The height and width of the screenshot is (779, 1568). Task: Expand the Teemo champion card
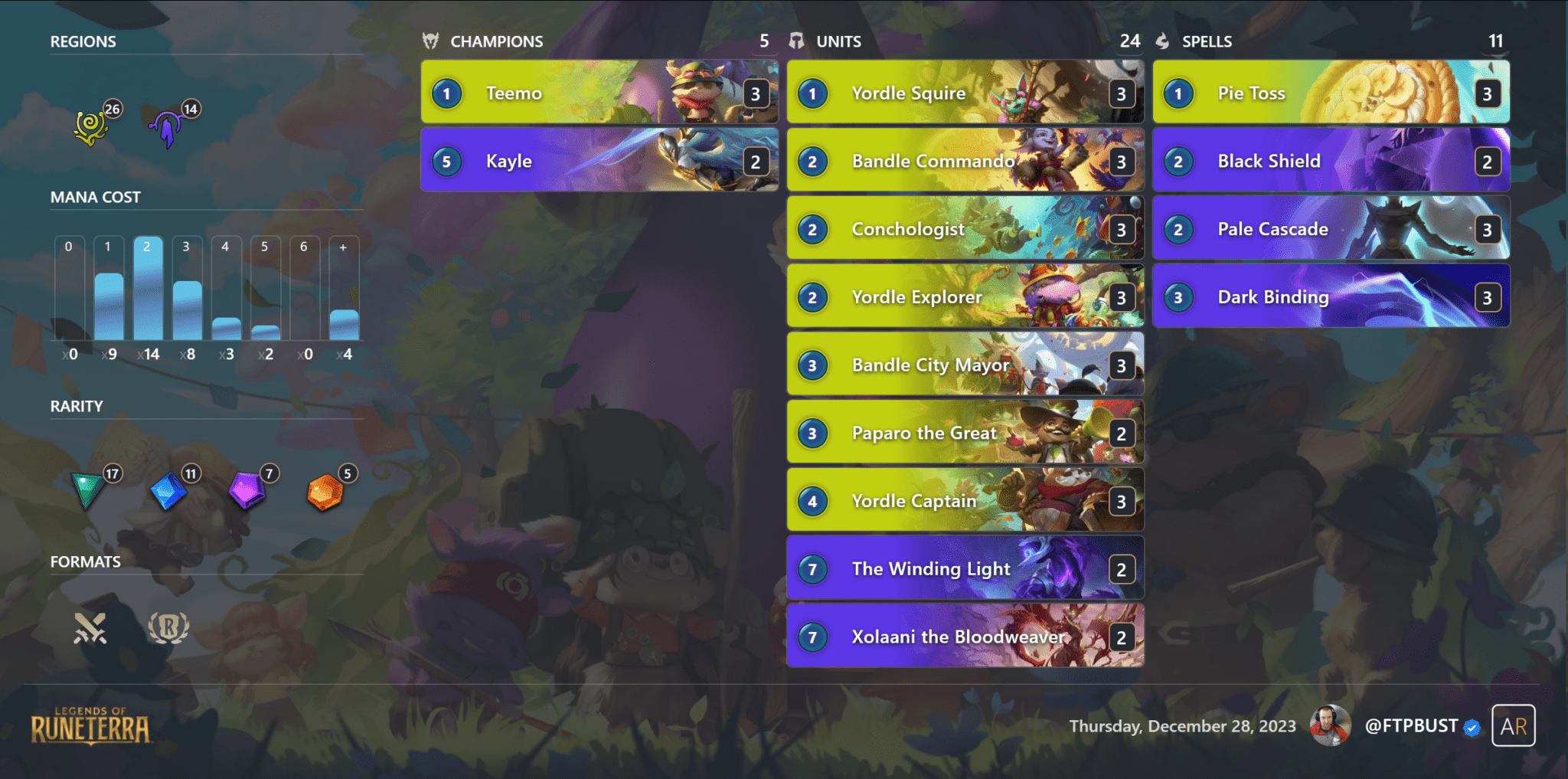(x=599, y=93)
